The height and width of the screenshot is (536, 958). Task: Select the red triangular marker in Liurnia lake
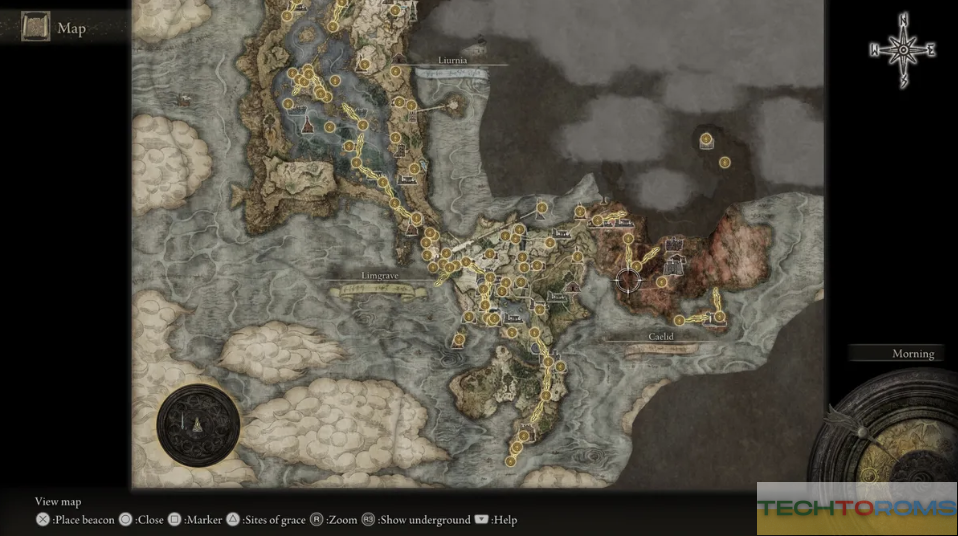[x=308, y=126]
